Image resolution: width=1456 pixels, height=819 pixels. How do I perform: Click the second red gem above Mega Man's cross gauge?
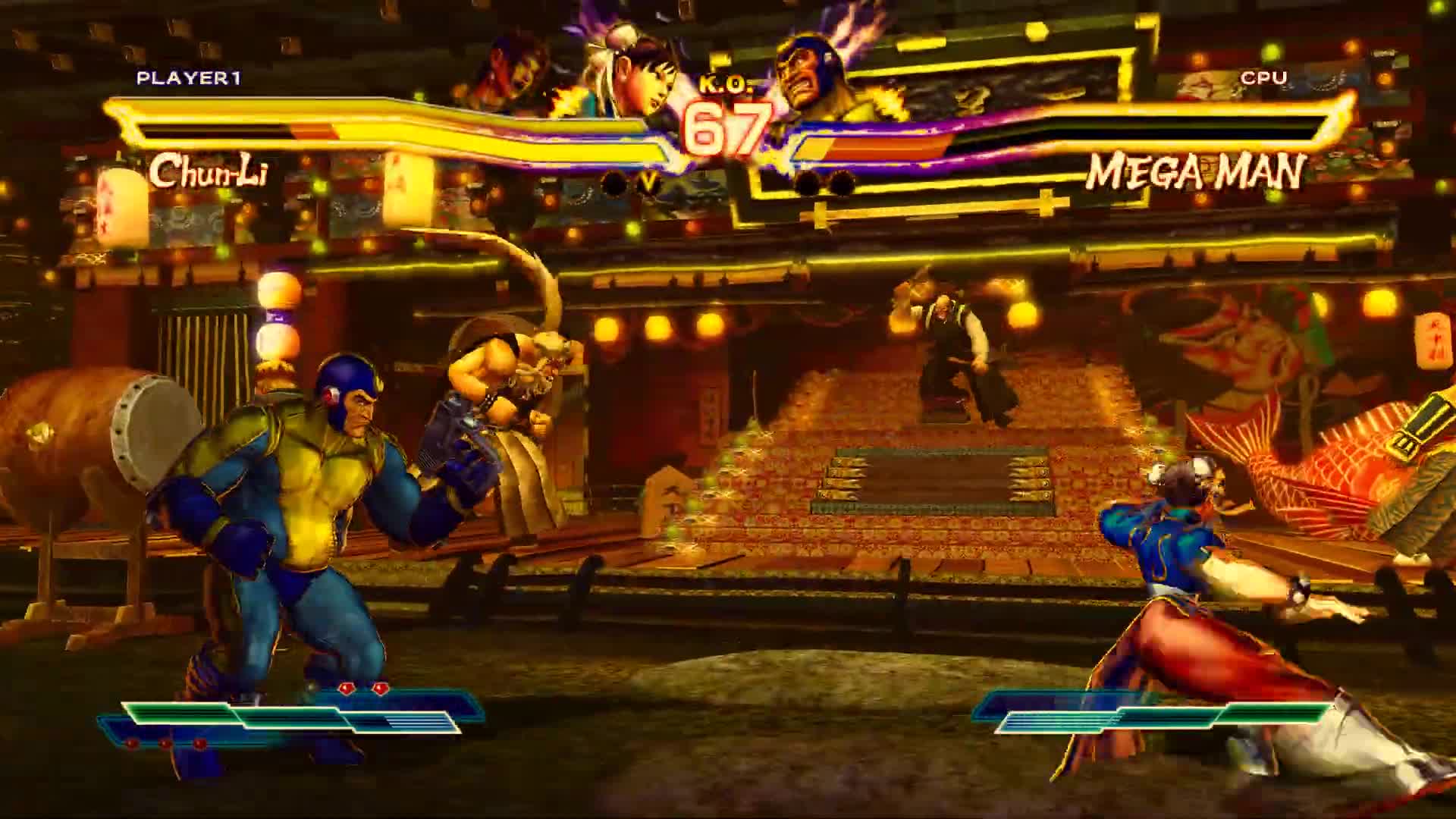tap(381, 687)
